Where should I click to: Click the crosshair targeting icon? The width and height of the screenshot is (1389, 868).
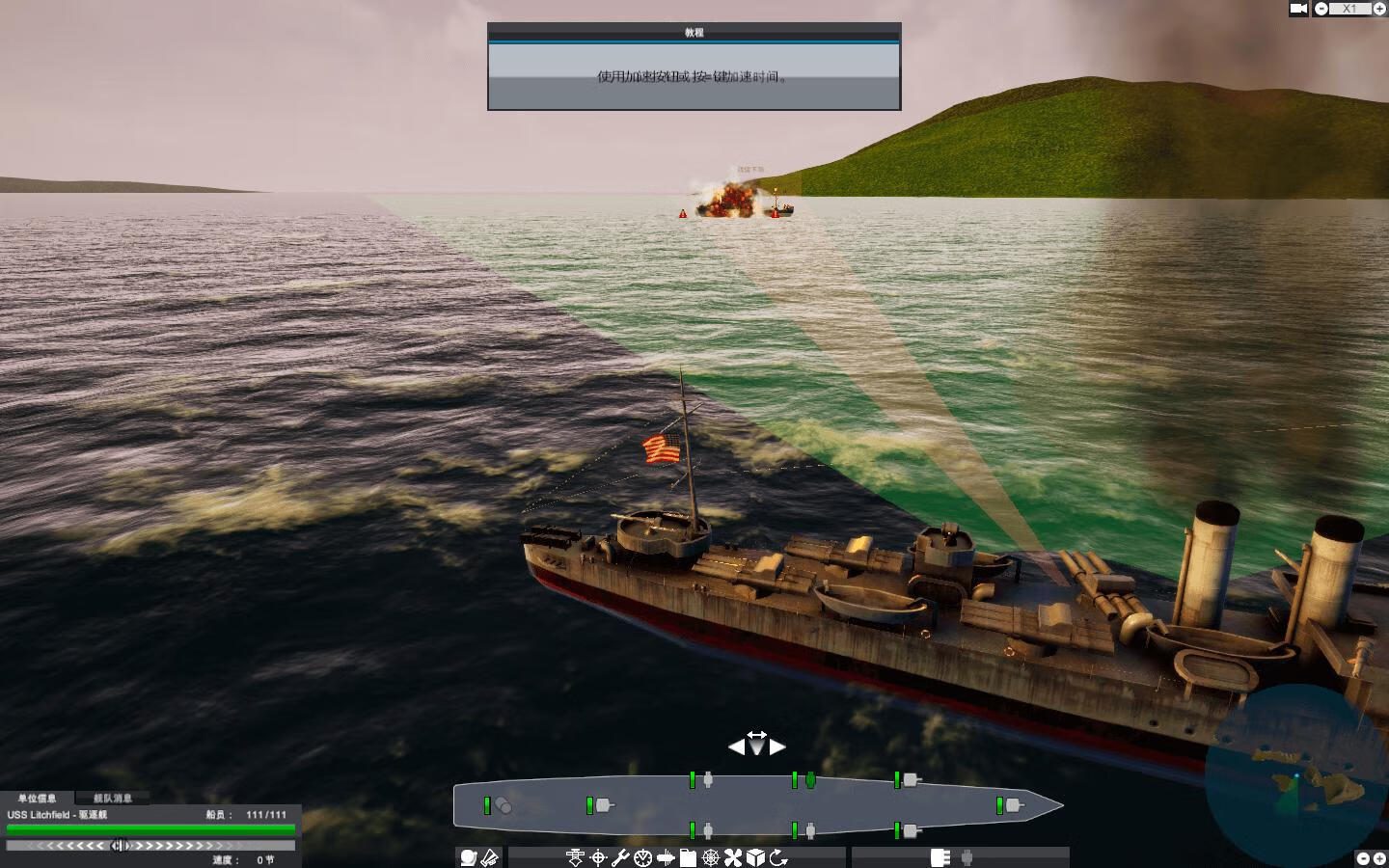(598, 857)
